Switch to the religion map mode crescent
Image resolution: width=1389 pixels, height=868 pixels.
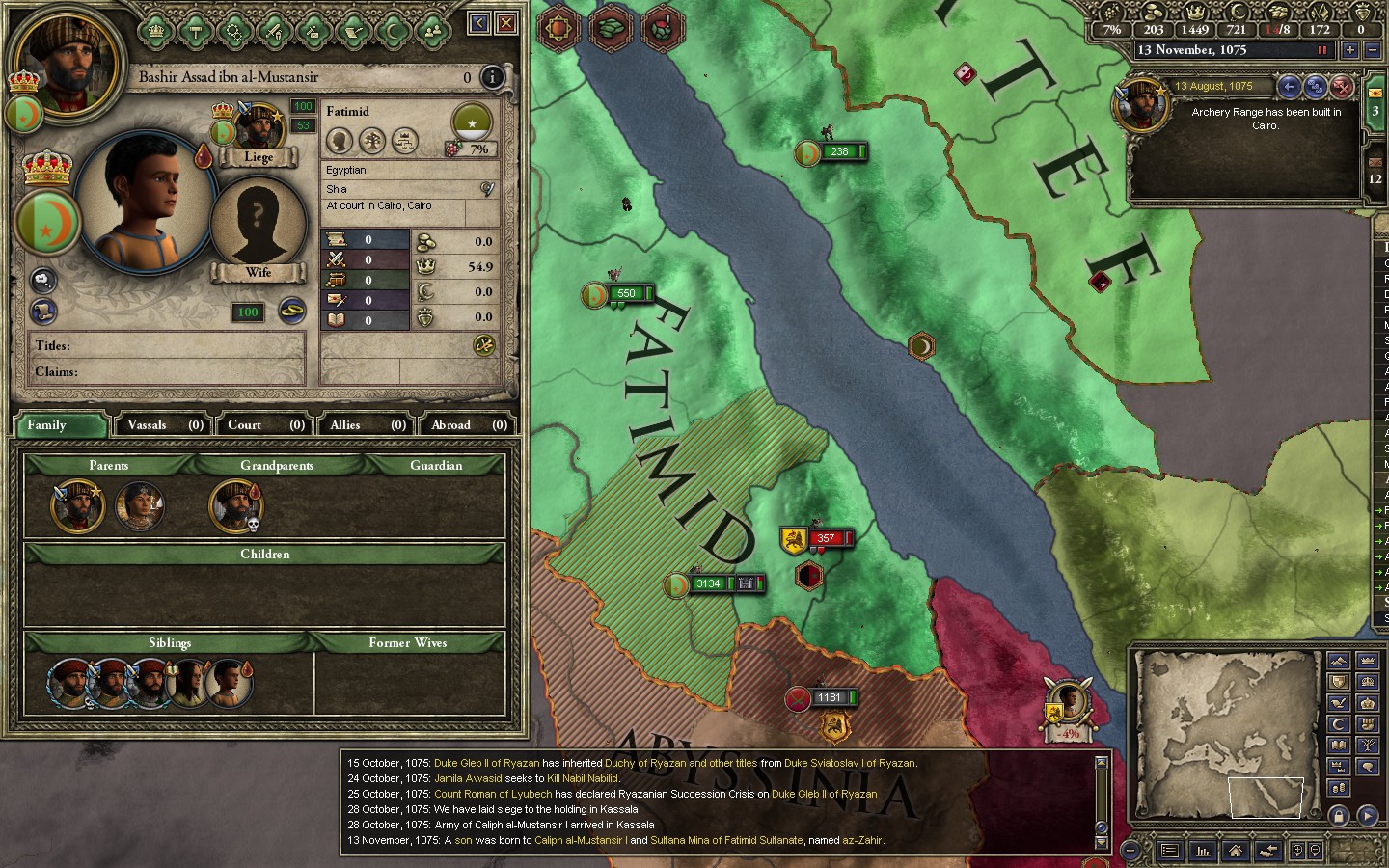pyautogui.click(x=1338, y=724)
